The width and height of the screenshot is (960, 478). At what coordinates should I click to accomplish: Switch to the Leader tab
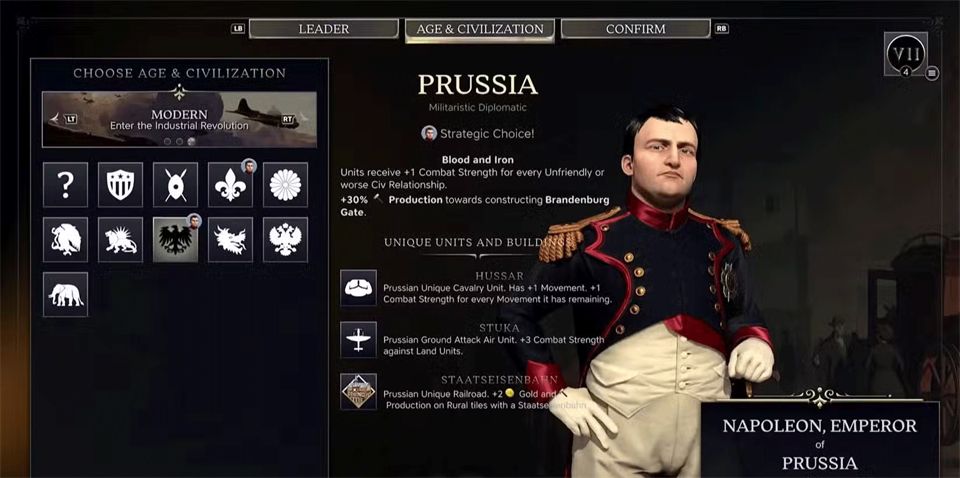pyautogui.click(x=323, y=29)
